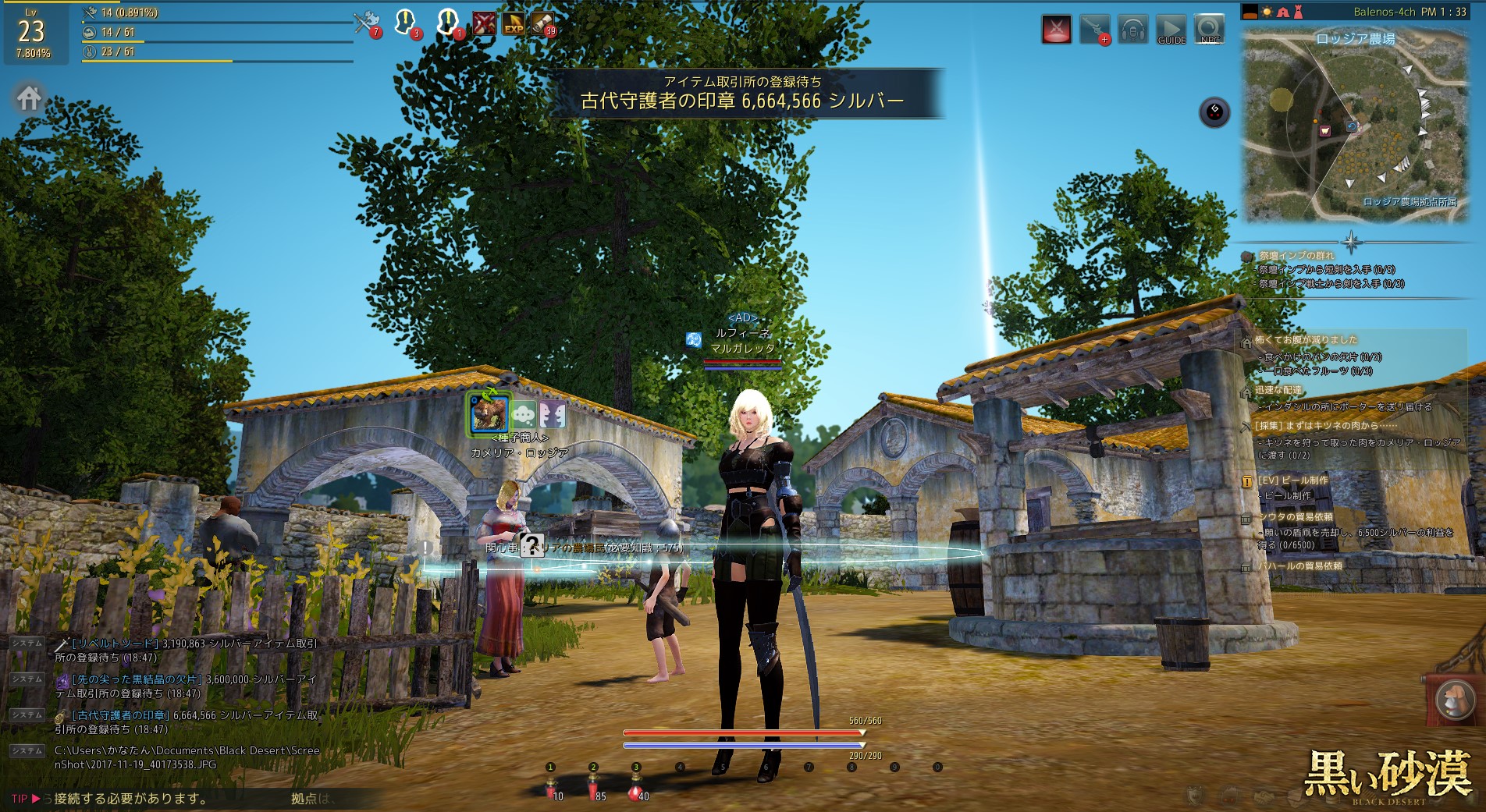Open the headphones sound icon
The image size is (1486, 812).
pos(1132,30)
